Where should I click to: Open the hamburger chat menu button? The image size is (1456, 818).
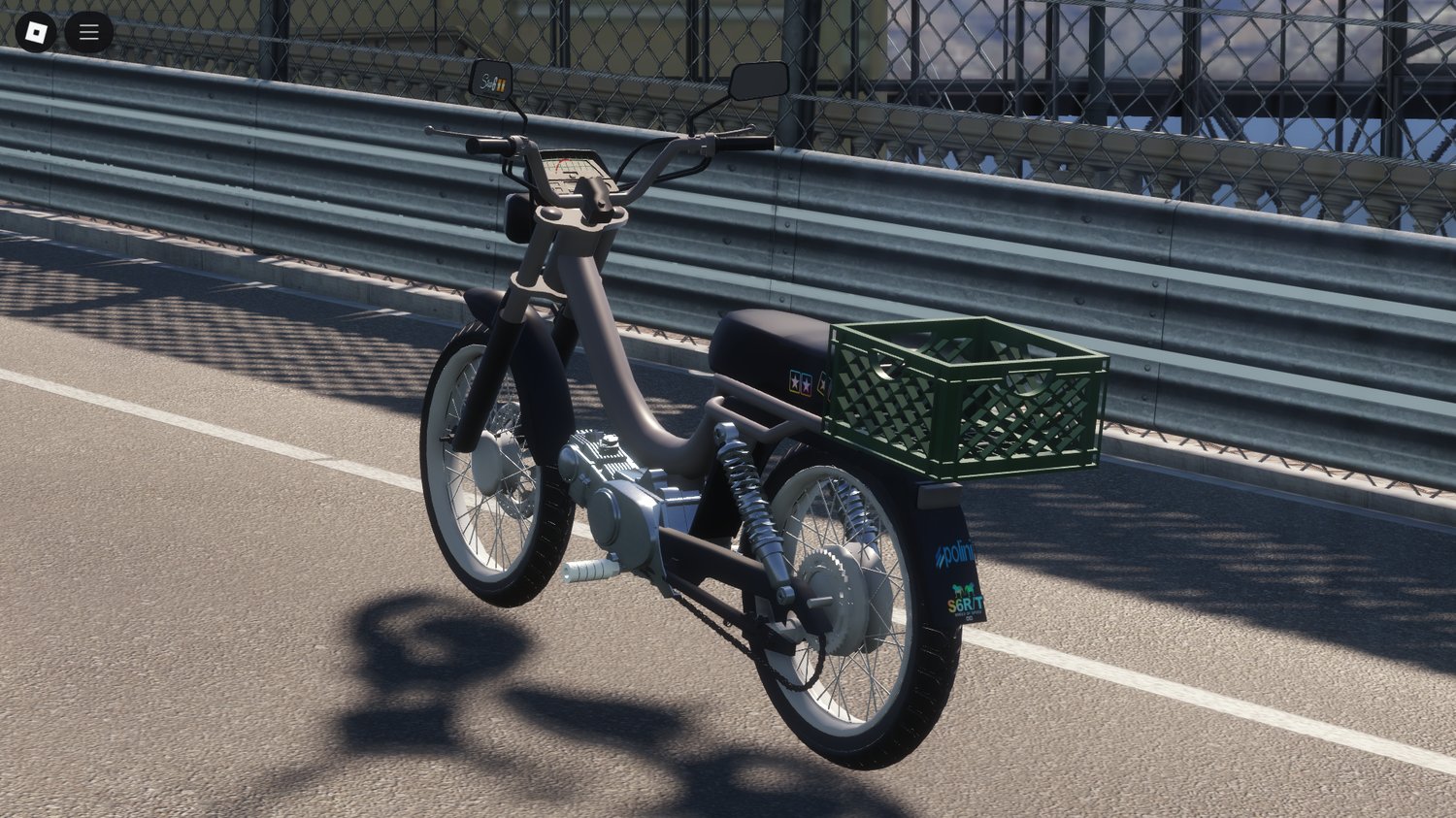(88, 33)
